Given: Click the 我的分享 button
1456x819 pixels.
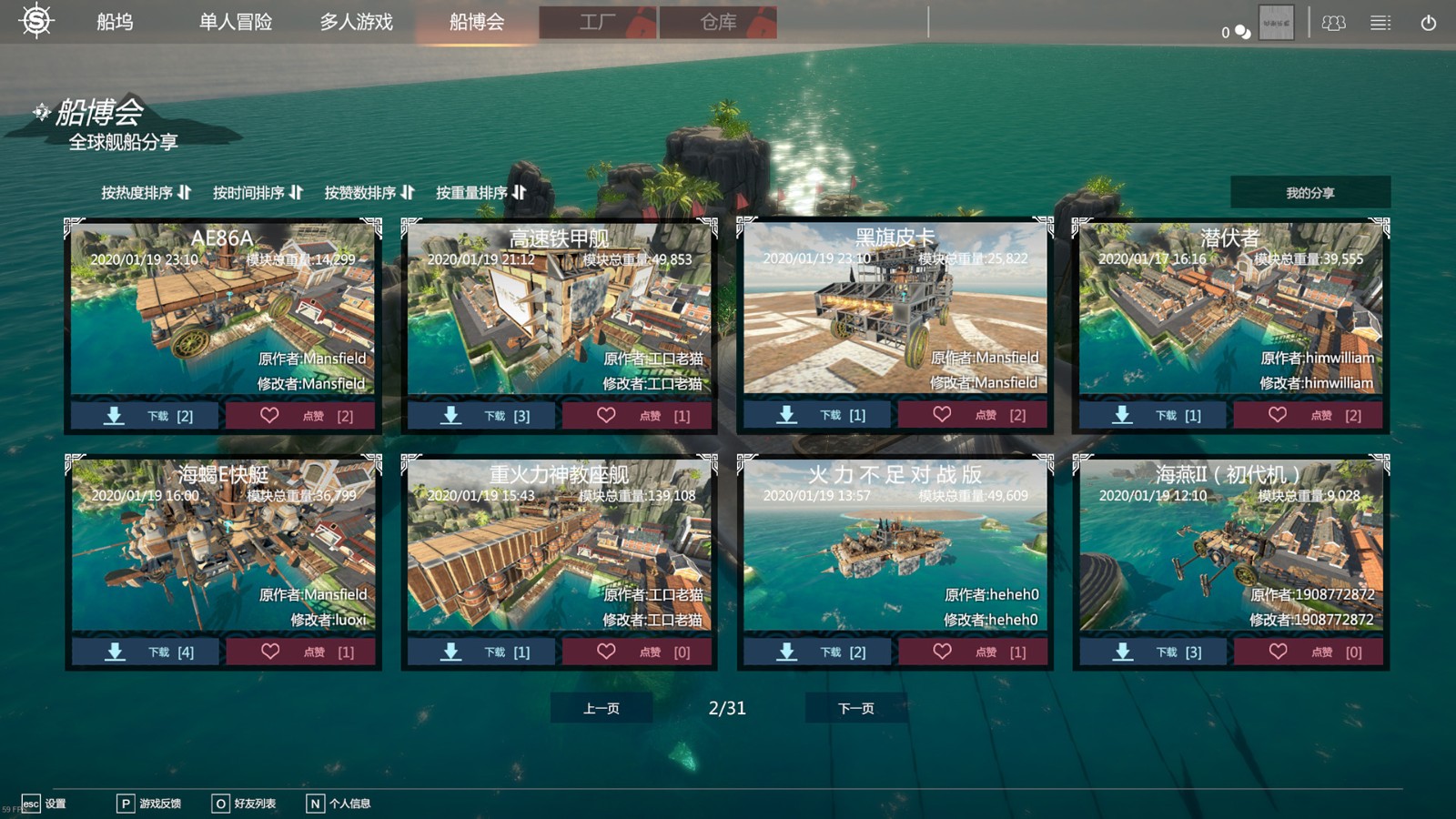Looking at the screenshot, I should 1311,192.
